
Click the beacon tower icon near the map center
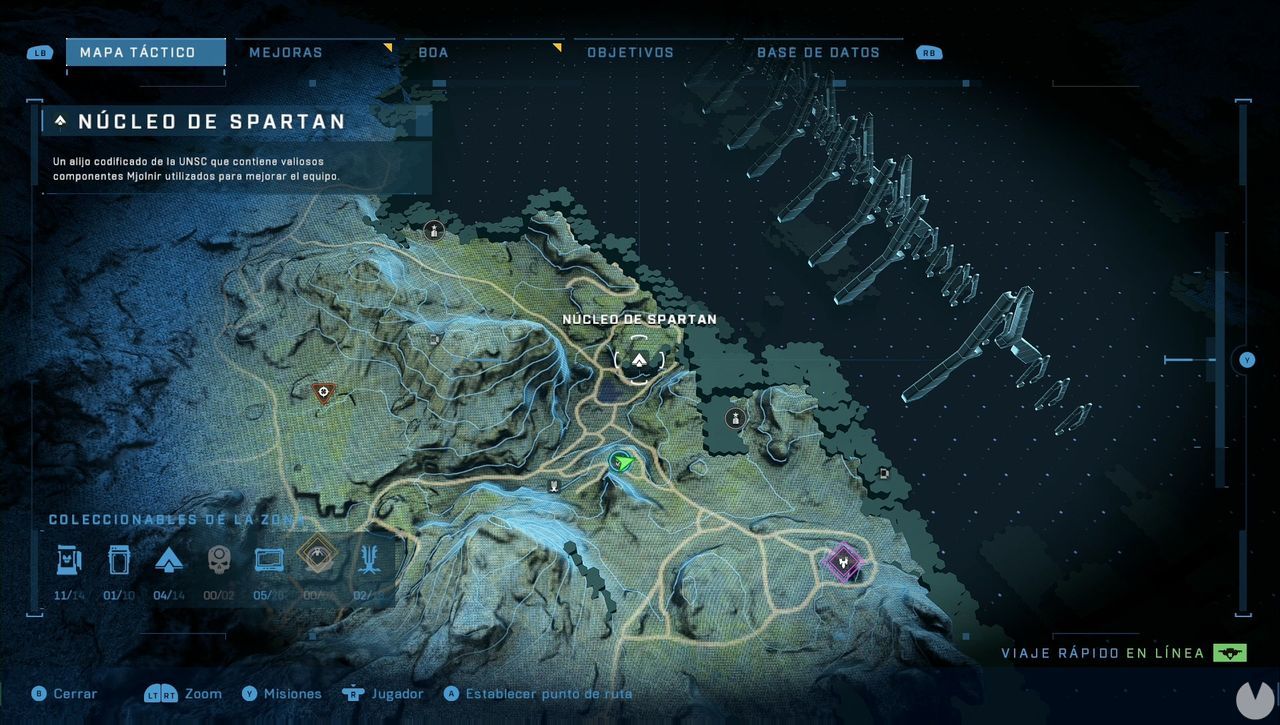click(x=554, y=485)
